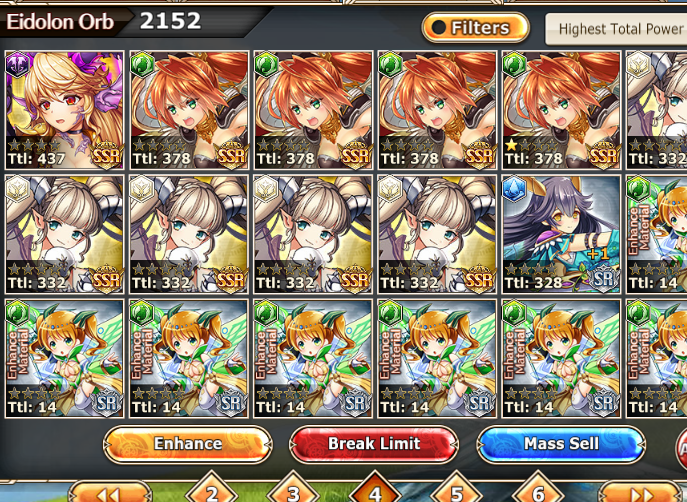Screen dimensions: 687x502
Task: Select the blonde eidolon with Ttl 437
Action: 65,110
